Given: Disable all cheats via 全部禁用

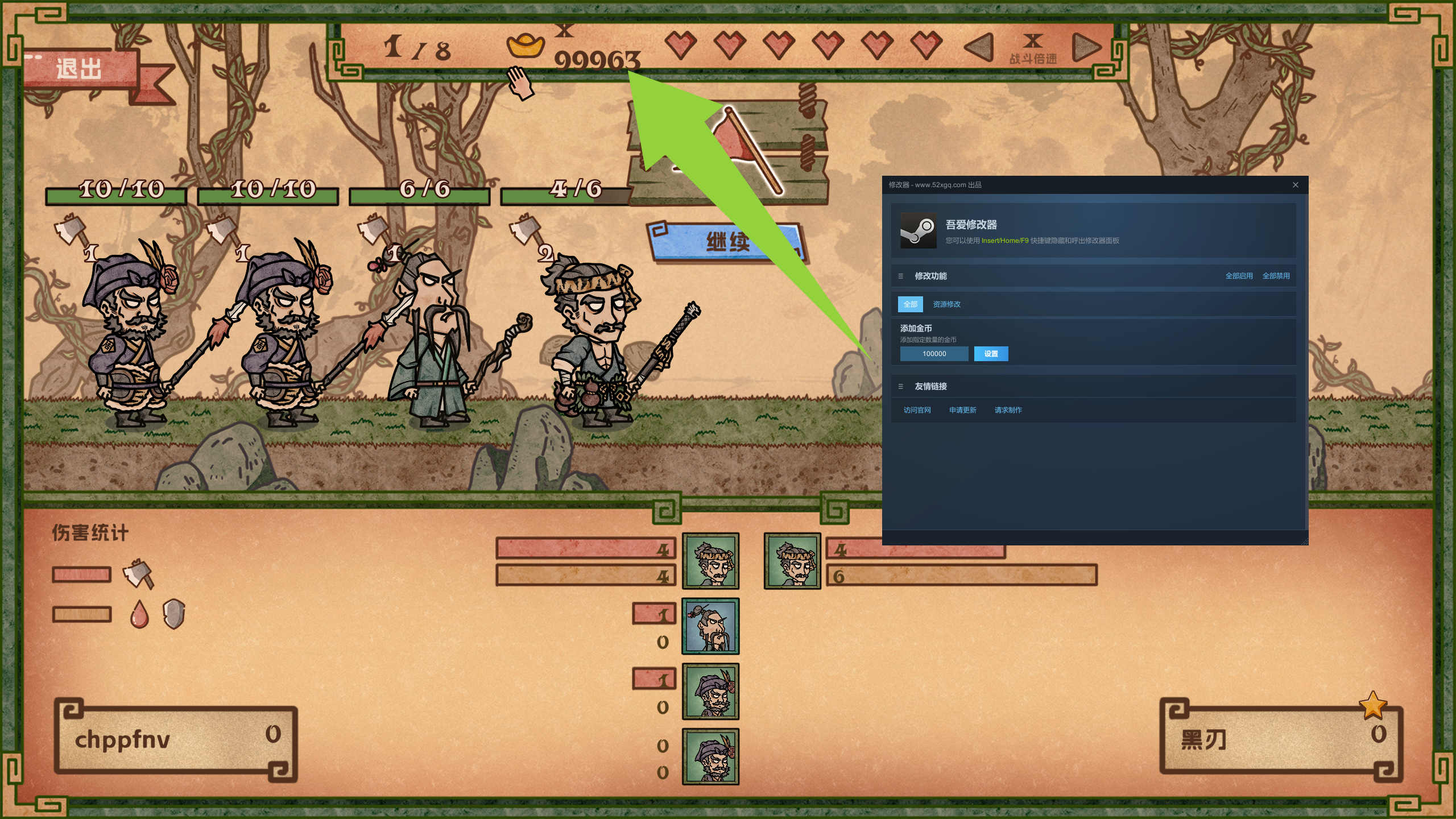Looking at the screenshot, I should pyautogui.click(x=1276, y=276).
